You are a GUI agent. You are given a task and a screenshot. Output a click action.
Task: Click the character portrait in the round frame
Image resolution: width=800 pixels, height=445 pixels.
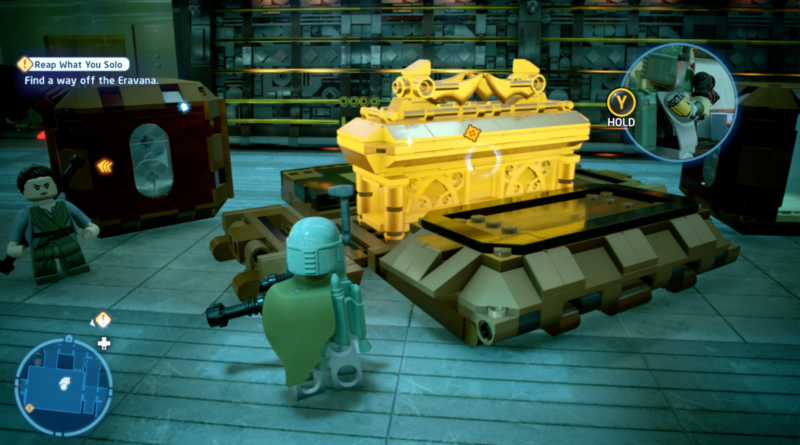(x=680, y=101)
